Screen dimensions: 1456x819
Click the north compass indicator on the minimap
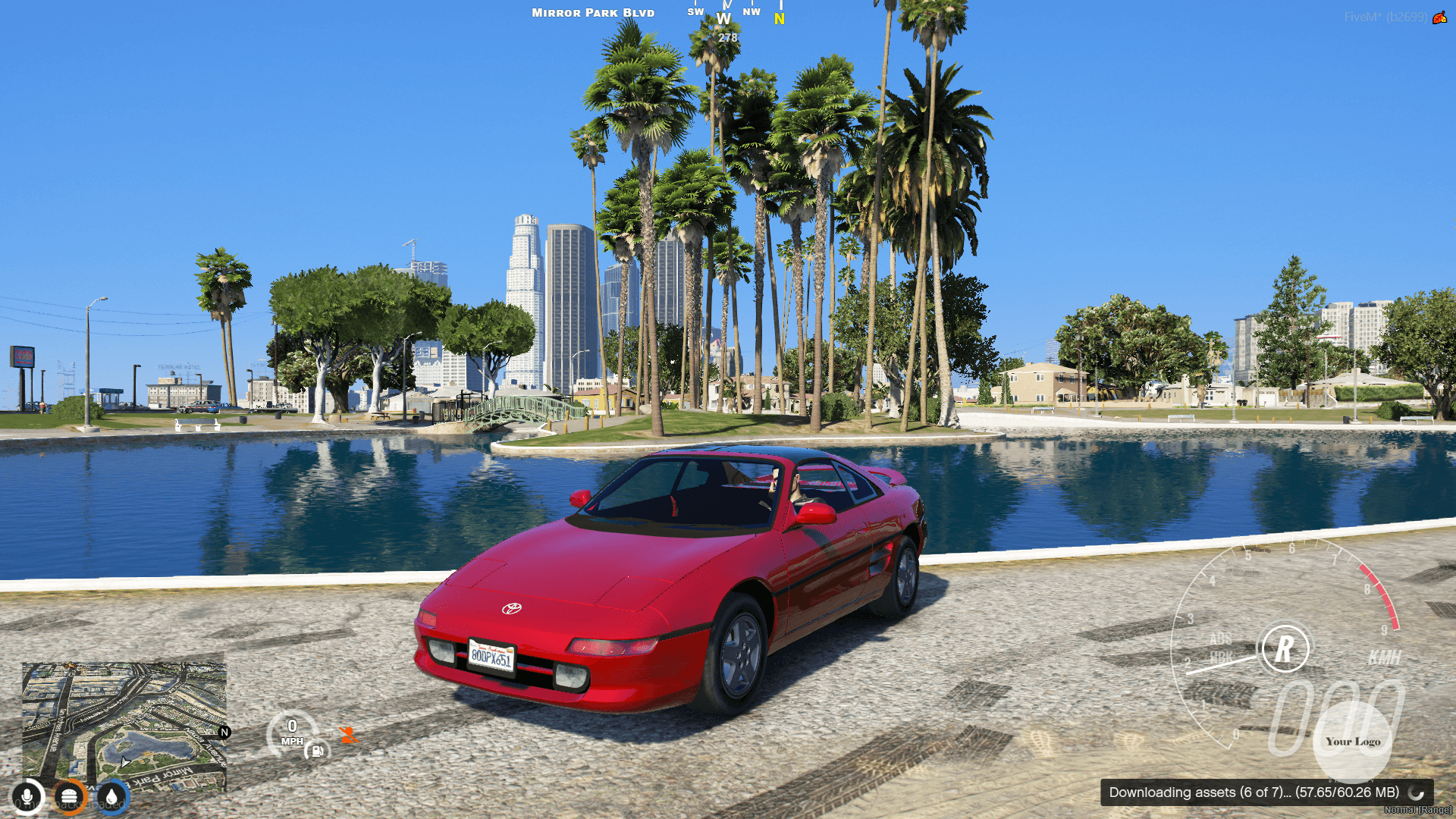tap(224, 732)
